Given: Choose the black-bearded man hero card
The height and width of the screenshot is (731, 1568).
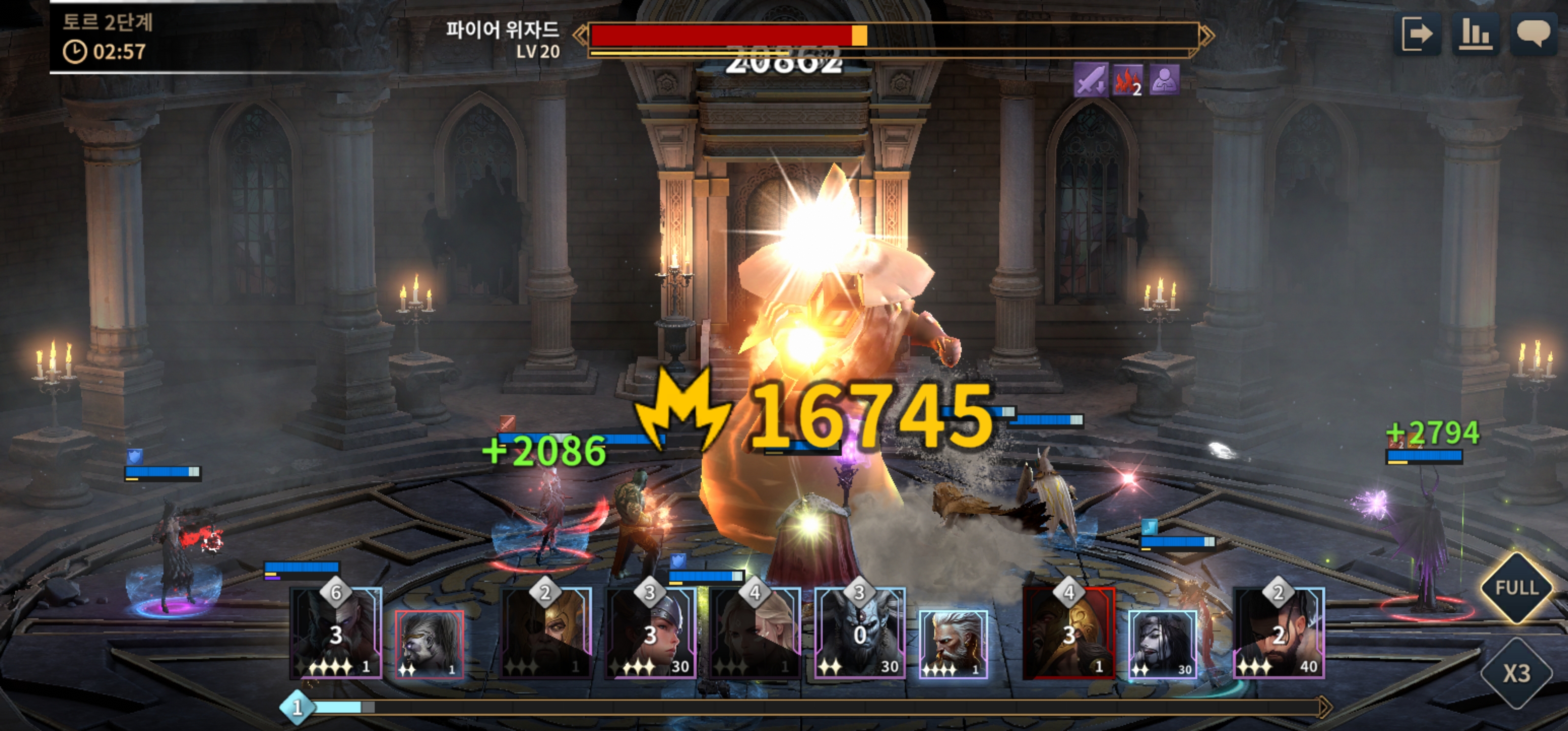Looking at the screenshot, I should coord(1278,634).
